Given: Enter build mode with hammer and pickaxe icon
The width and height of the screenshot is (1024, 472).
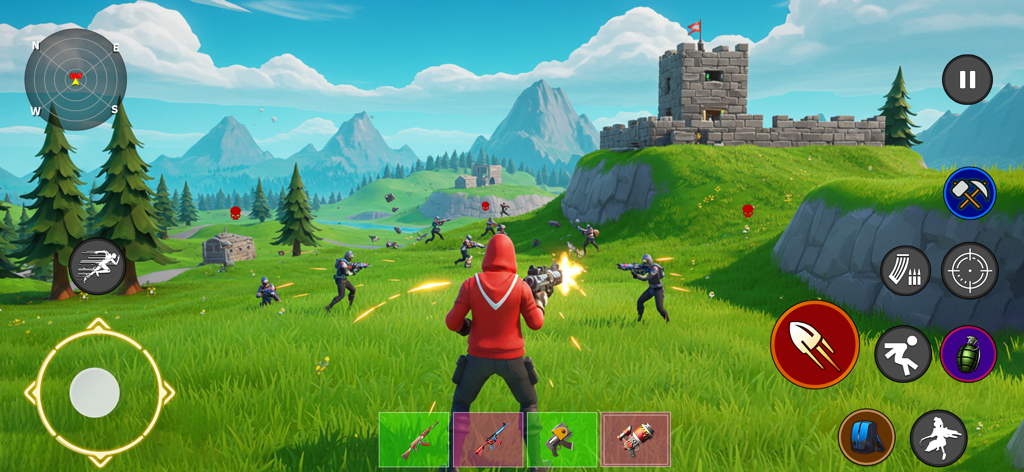Looking at the screenshot, I should (969, 193).
